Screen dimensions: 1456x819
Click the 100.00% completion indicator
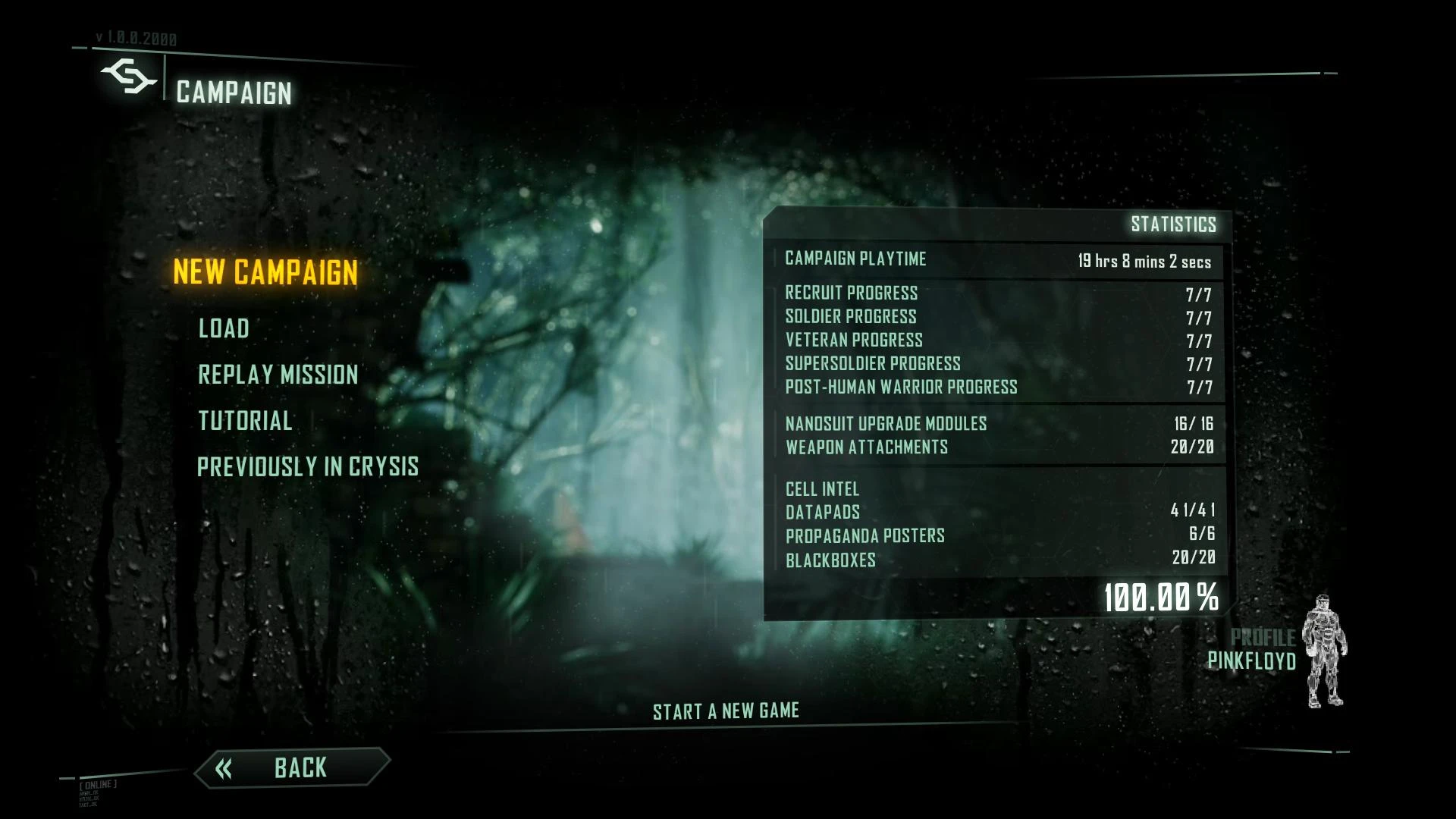(1162, 598)
